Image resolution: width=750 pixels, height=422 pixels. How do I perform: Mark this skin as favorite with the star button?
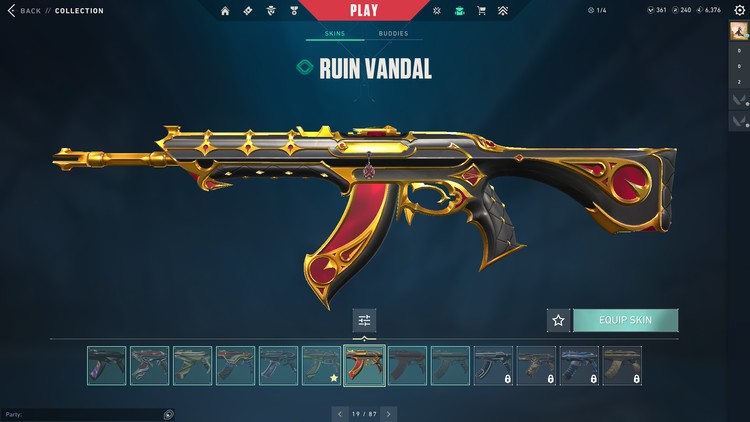[x=558, y=320]
